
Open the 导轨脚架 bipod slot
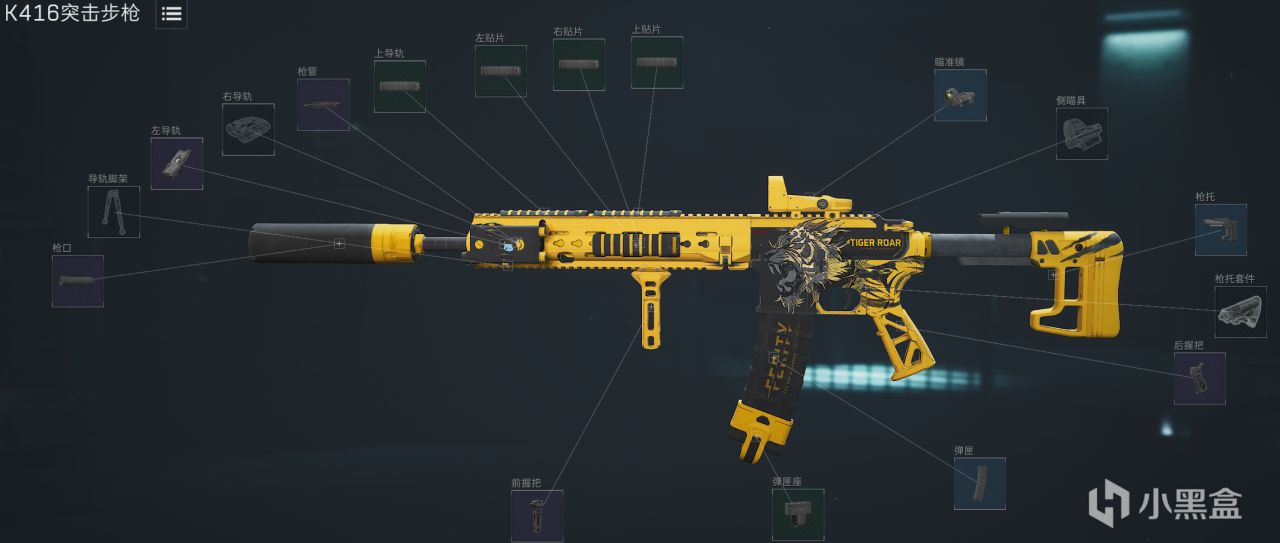[x=114, y=211]
